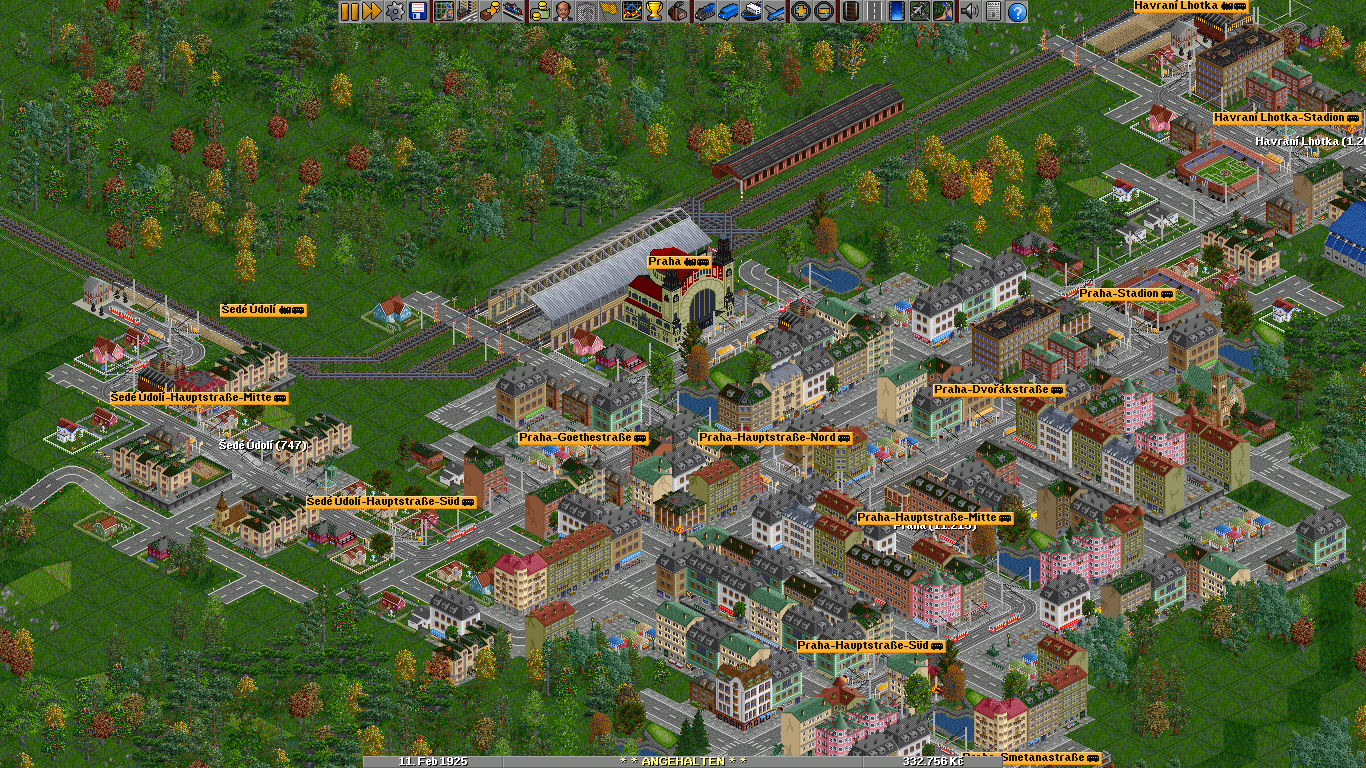
Task: Open the help question mark menu
Action: (x=1017, y=11)
